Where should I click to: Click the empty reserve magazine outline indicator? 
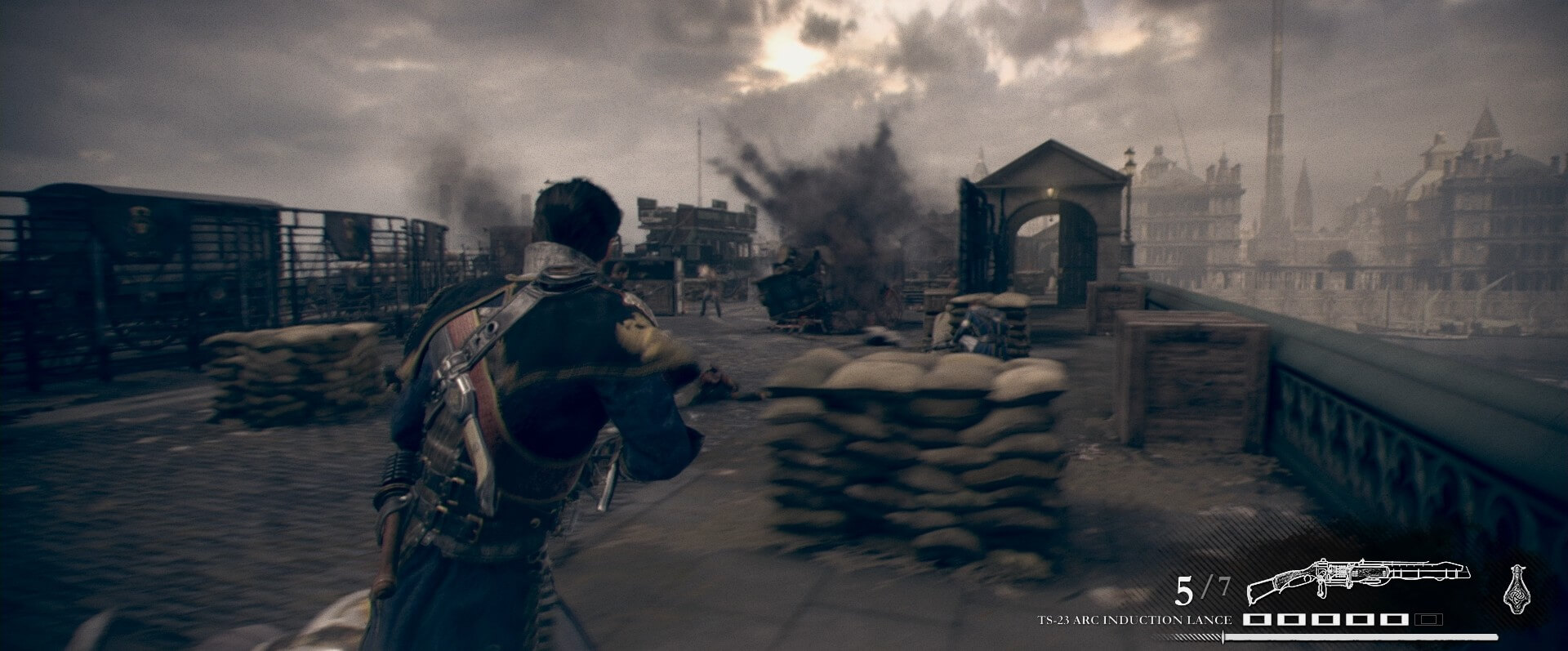[x=1428, y=621]
